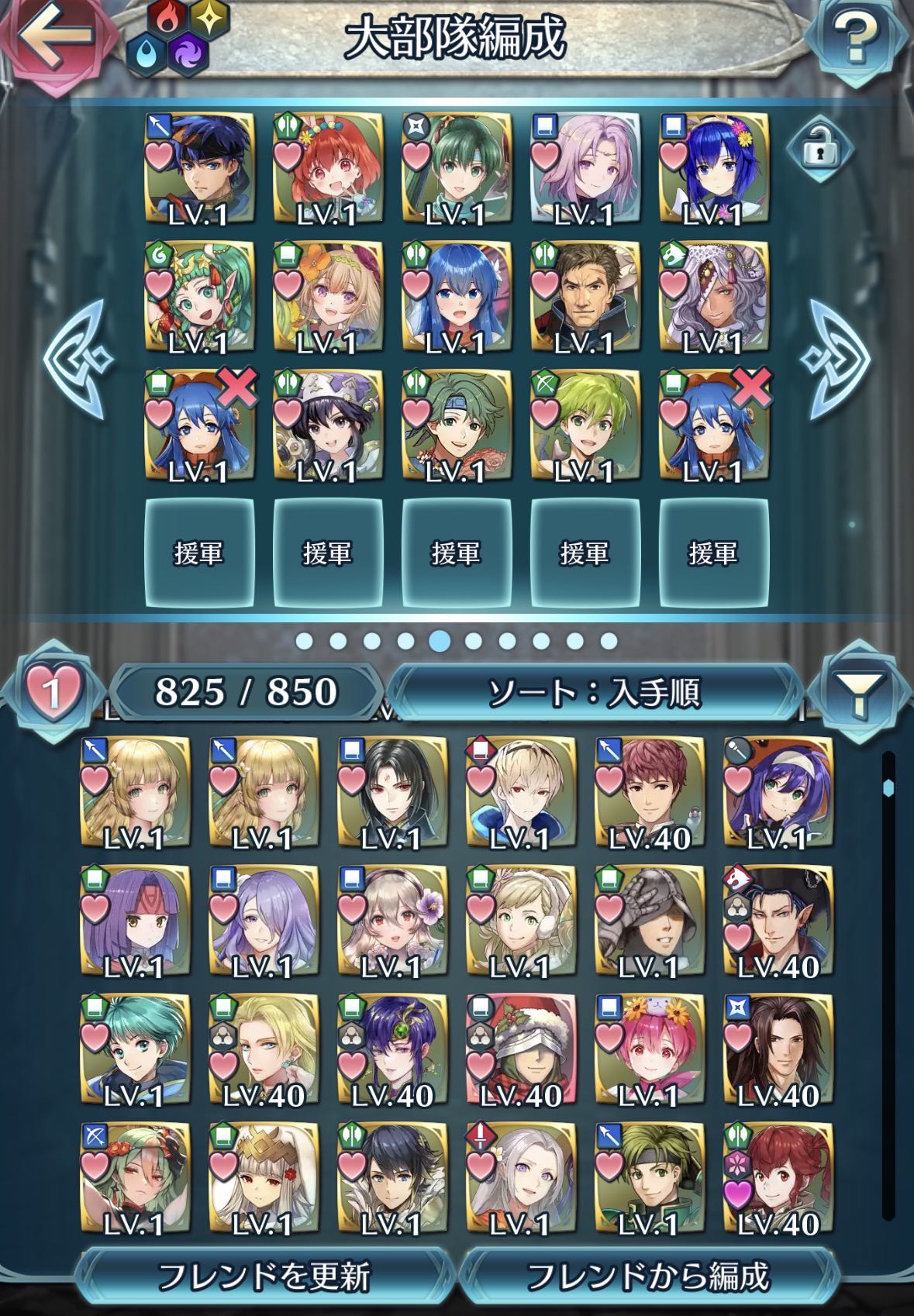Select the white-veiled silver-haired brigade hero
This screenshot has height=1316, width=914.
713,296
